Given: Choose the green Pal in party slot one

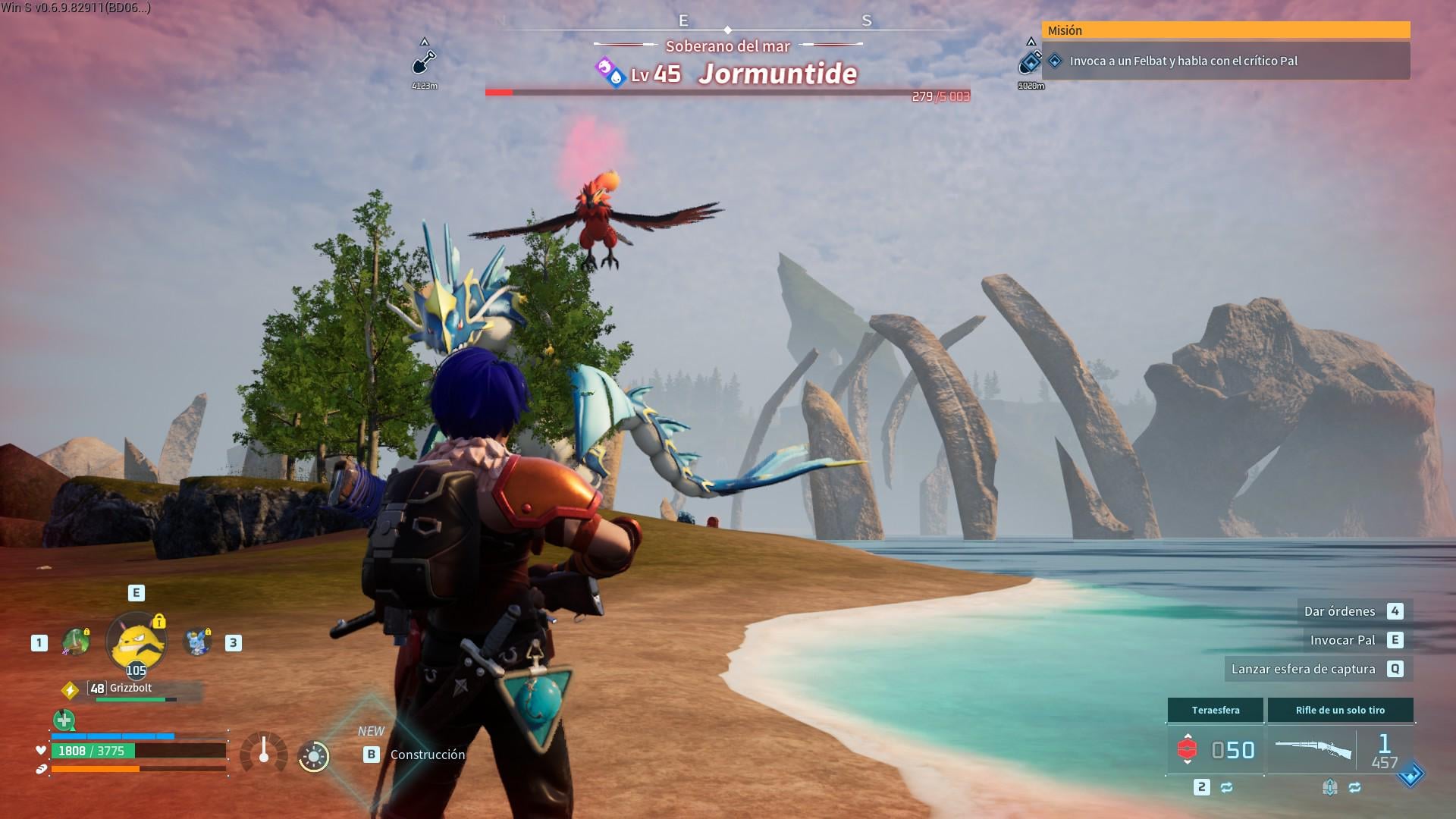Looking at the screenshot, I should coord(75,642).
